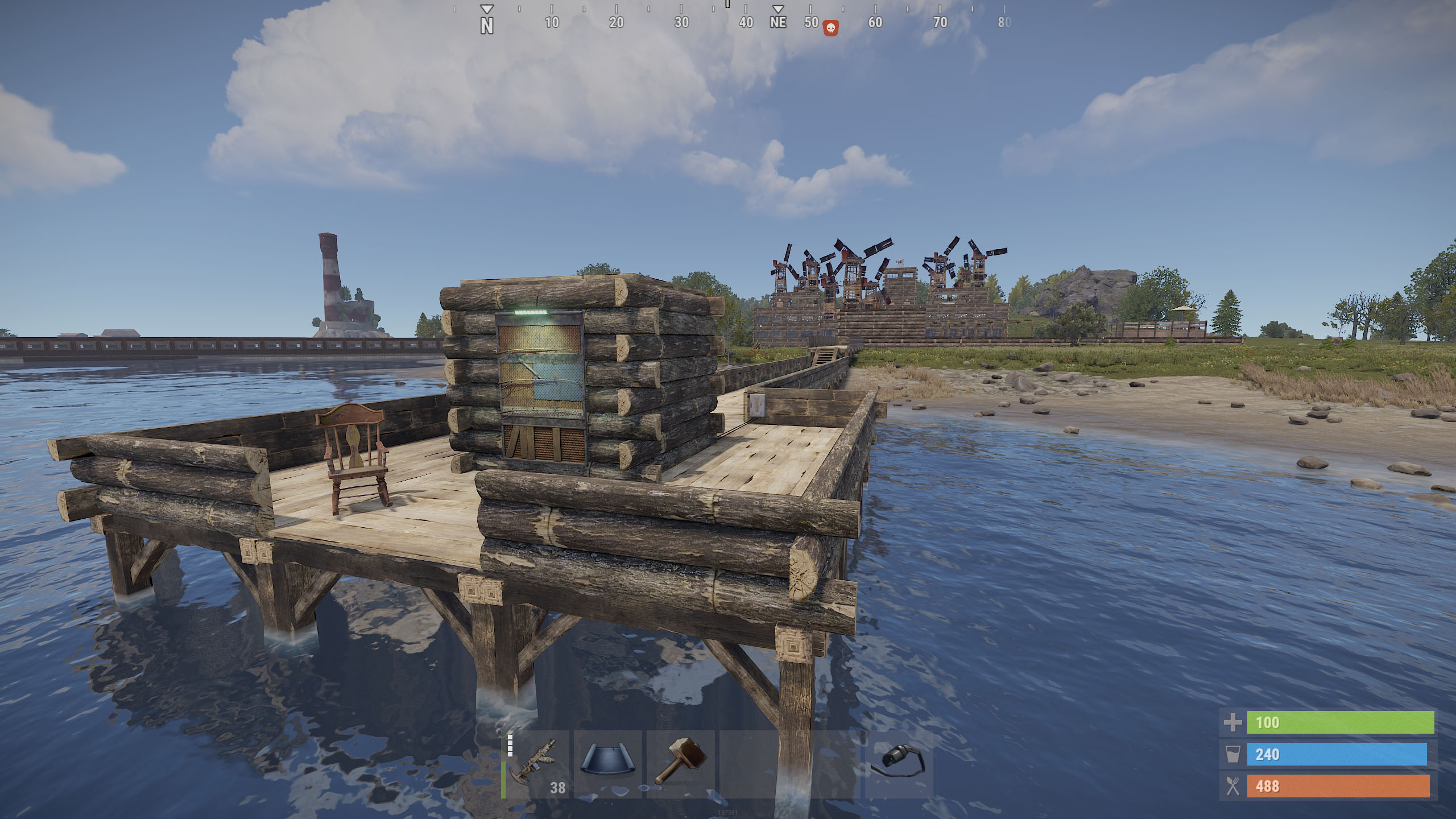Viewport: 1456px width, 819px height.
Task: Select the wire tool hotbar slot
Action: click(899, 764)
